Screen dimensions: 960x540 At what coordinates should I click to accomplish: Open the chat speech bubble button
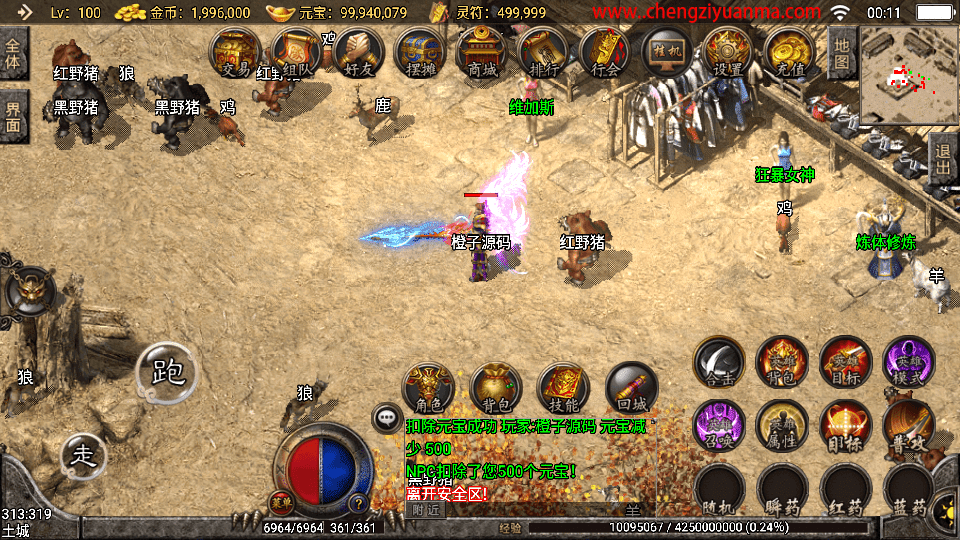tap(385, 418)
